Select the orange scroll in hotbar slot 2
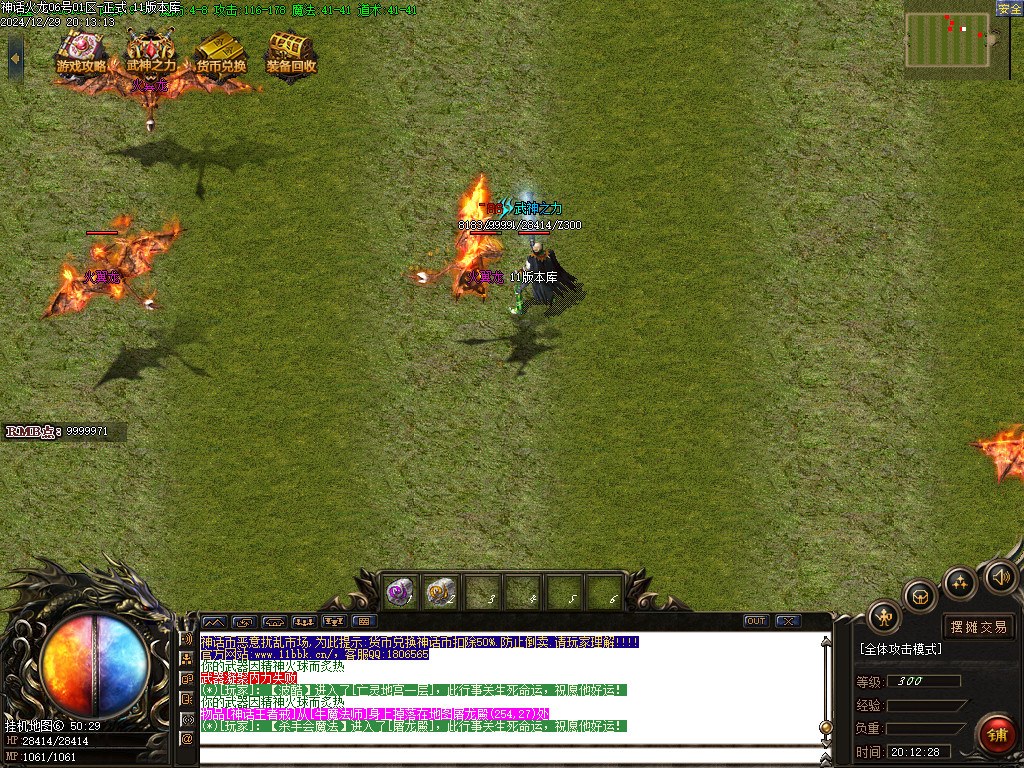Screen dimensions: 1024x768 pyautogui.click(x=440, y=592)
